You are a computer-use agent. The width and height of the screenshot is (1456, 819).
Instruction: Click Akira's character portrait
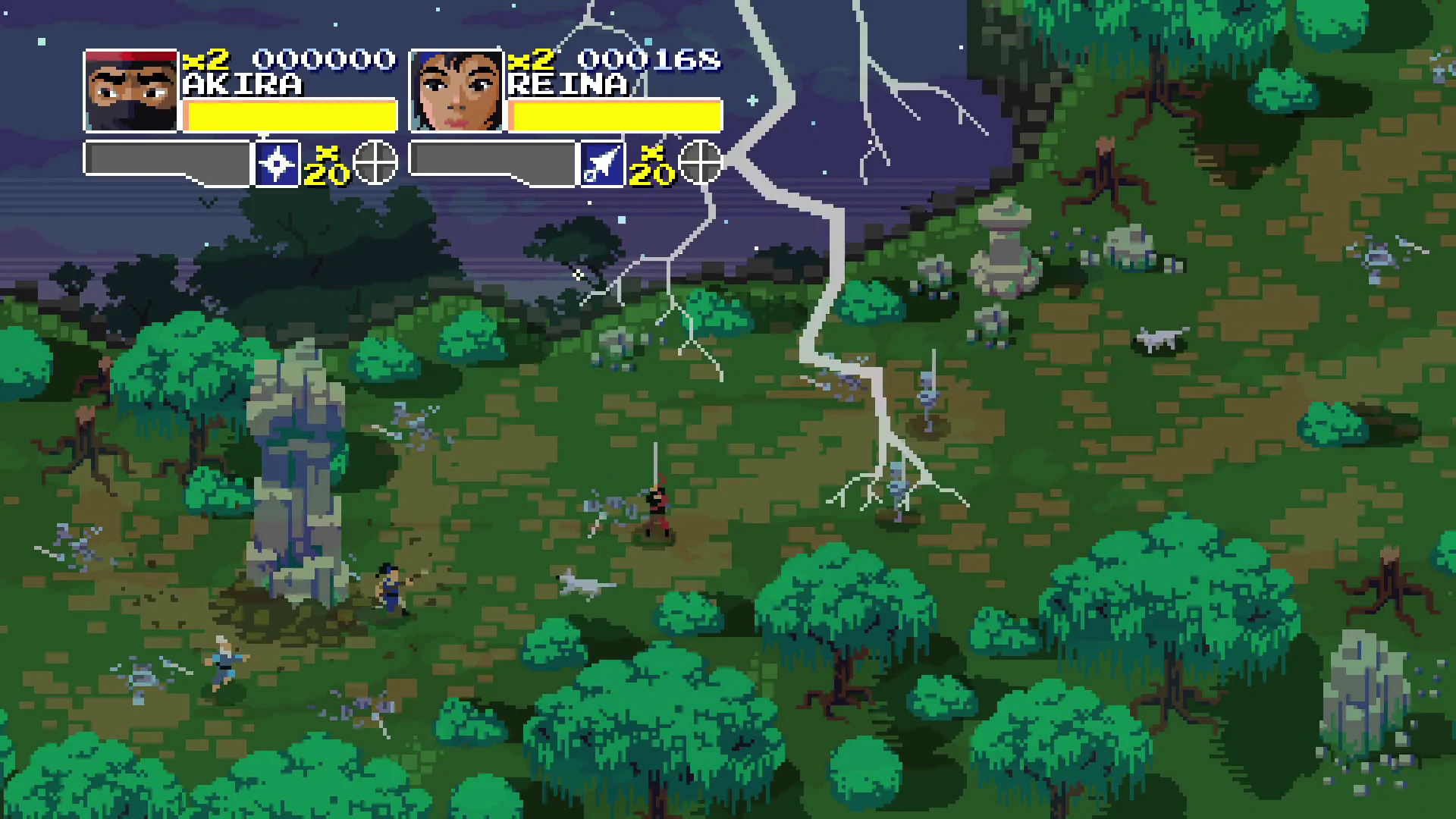[130, 91]
